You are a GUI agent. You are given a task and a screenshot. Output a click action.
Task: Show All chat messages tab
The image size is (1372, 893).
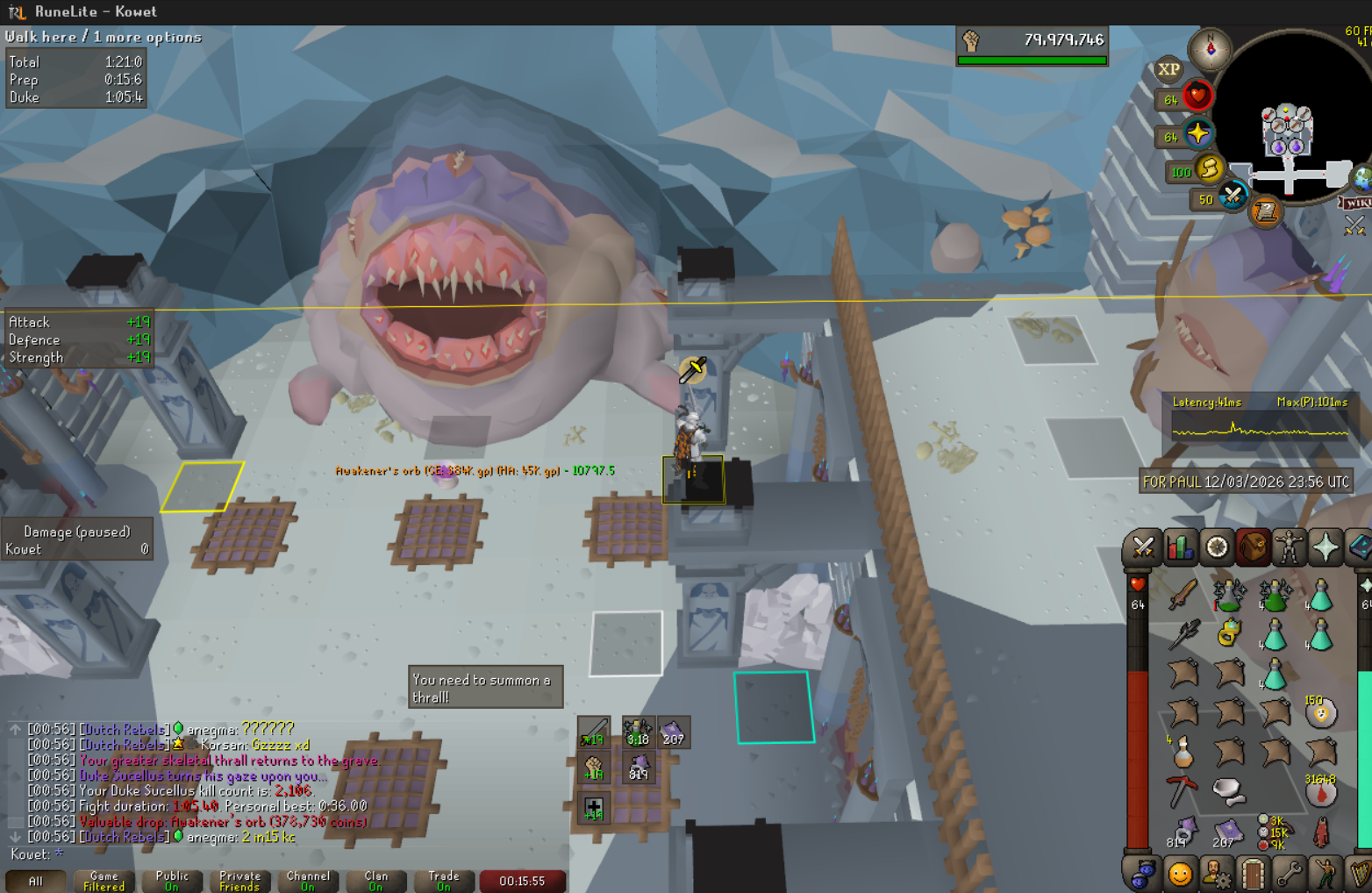35,881
